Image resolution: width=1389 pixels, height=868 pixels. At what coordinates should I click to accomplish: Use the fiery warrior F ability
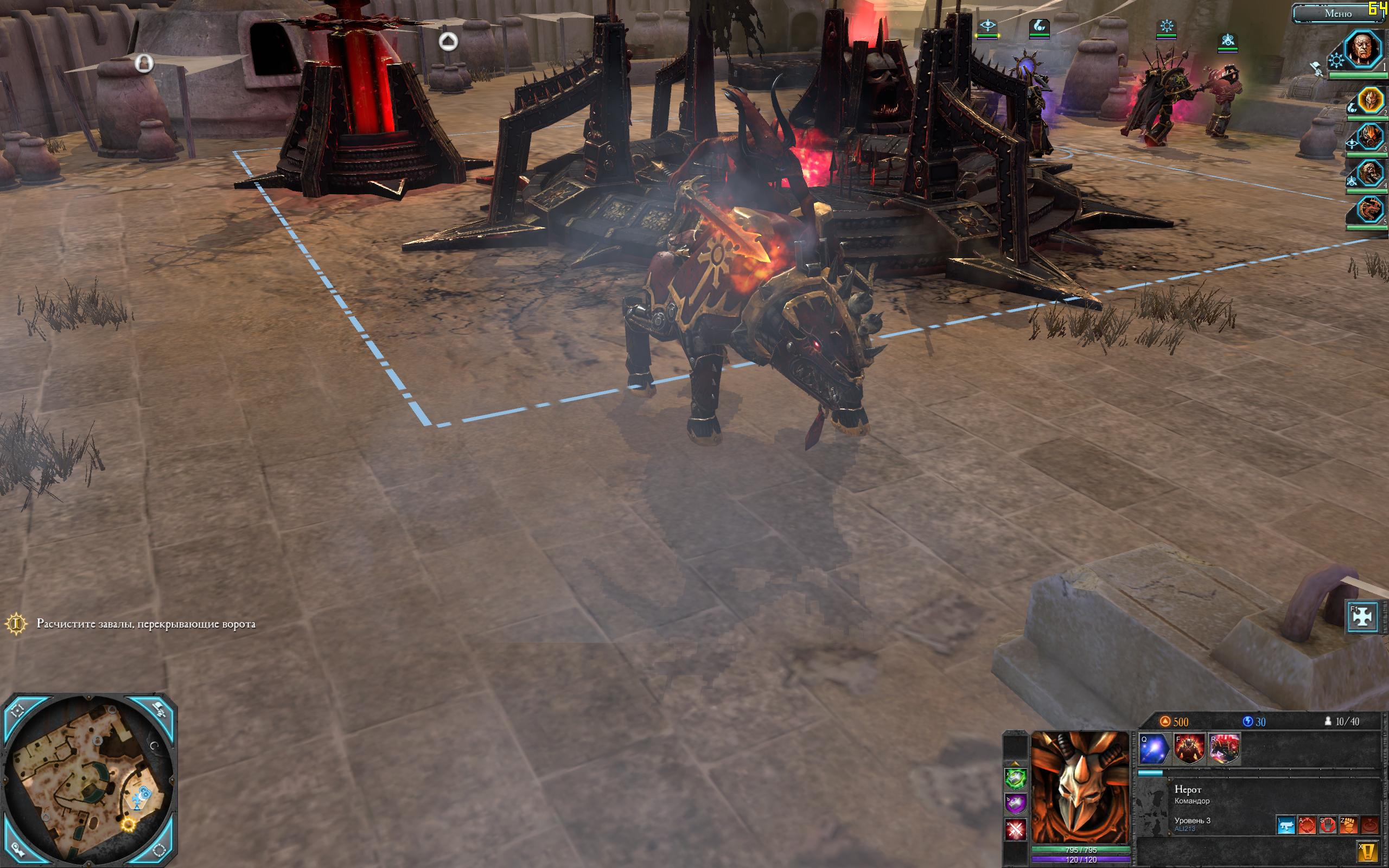[1189, 749]
